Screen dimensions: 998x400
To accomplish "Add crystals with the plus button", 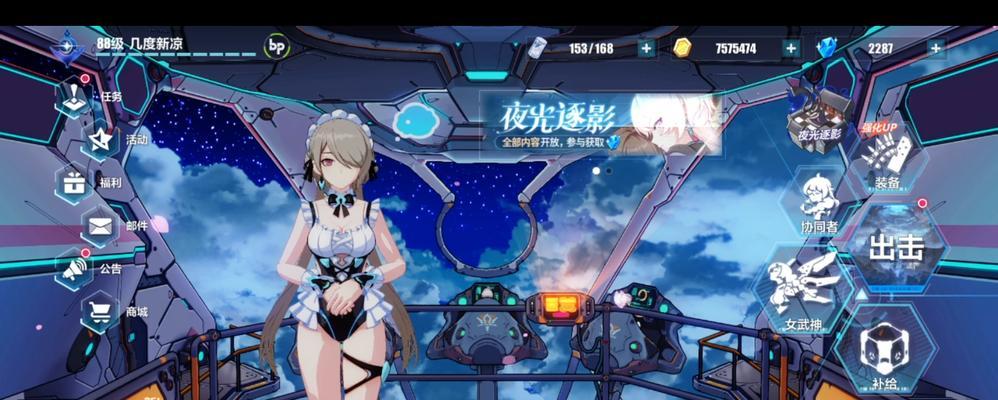I will click(935, 48).
